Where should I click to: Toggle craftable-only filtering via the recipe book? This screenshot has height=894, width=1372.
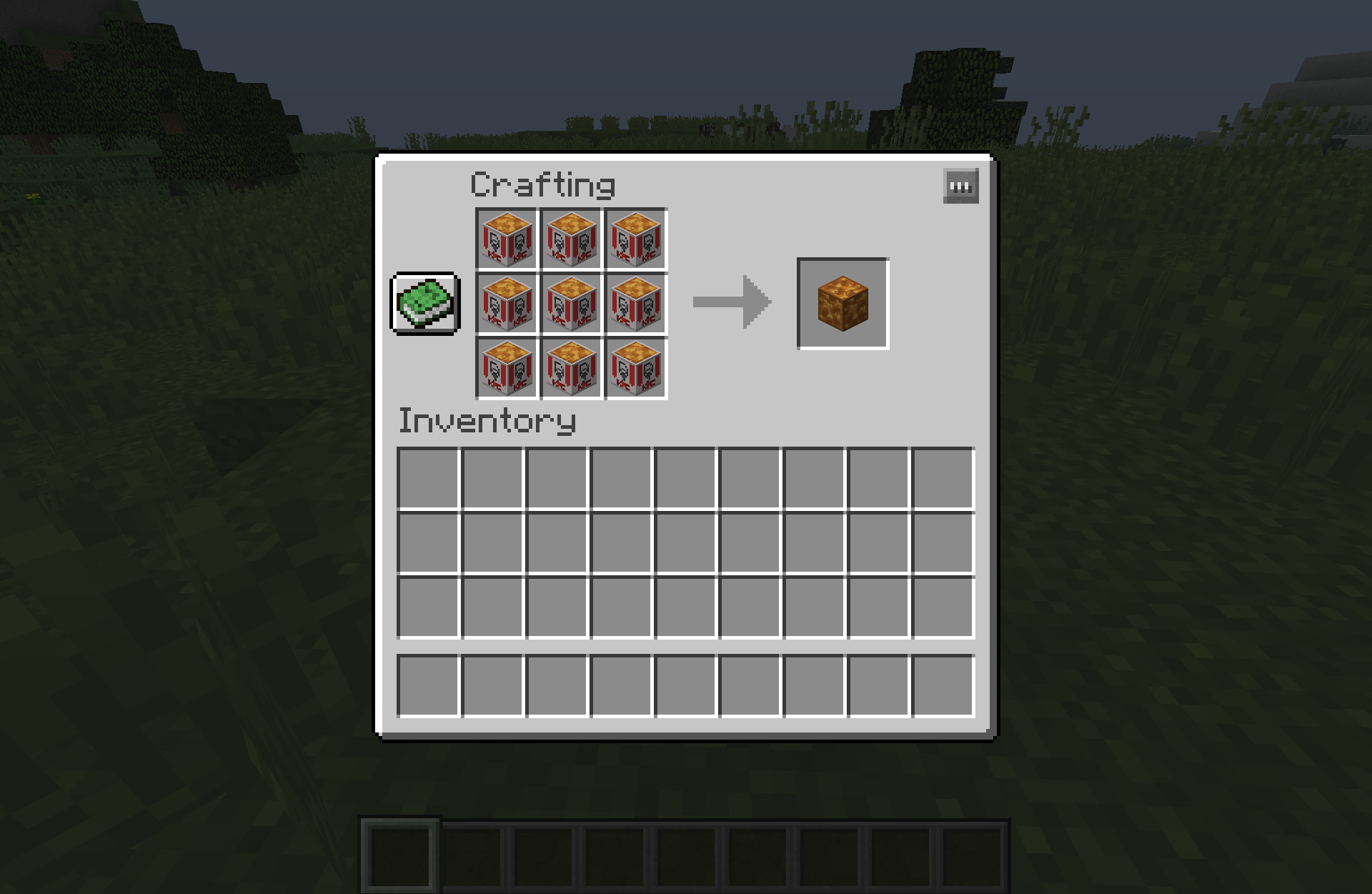424,303
